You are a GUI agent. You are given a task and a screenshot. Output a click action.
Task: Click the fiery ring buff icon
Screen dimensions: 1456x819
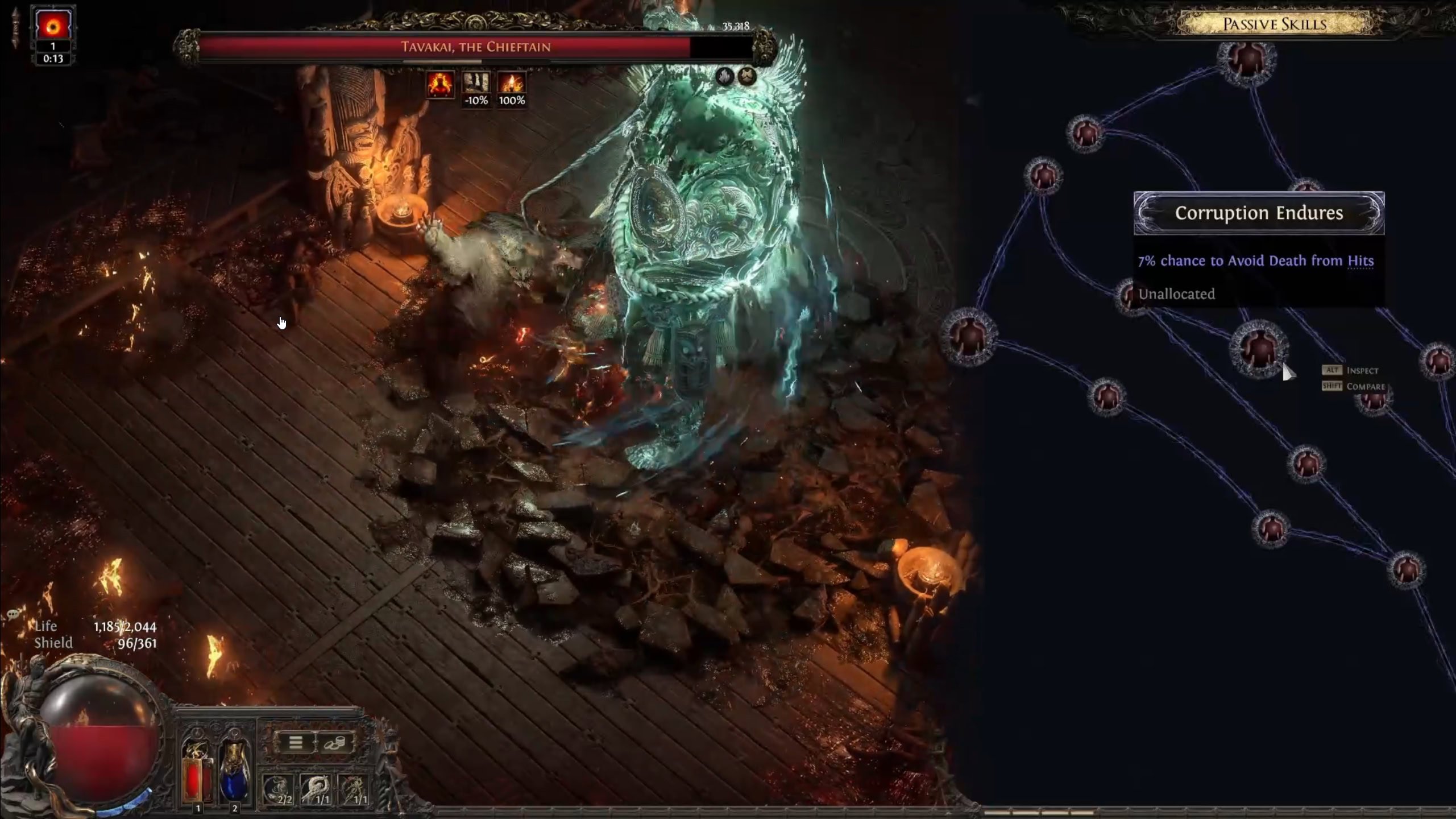click(53, 26)
